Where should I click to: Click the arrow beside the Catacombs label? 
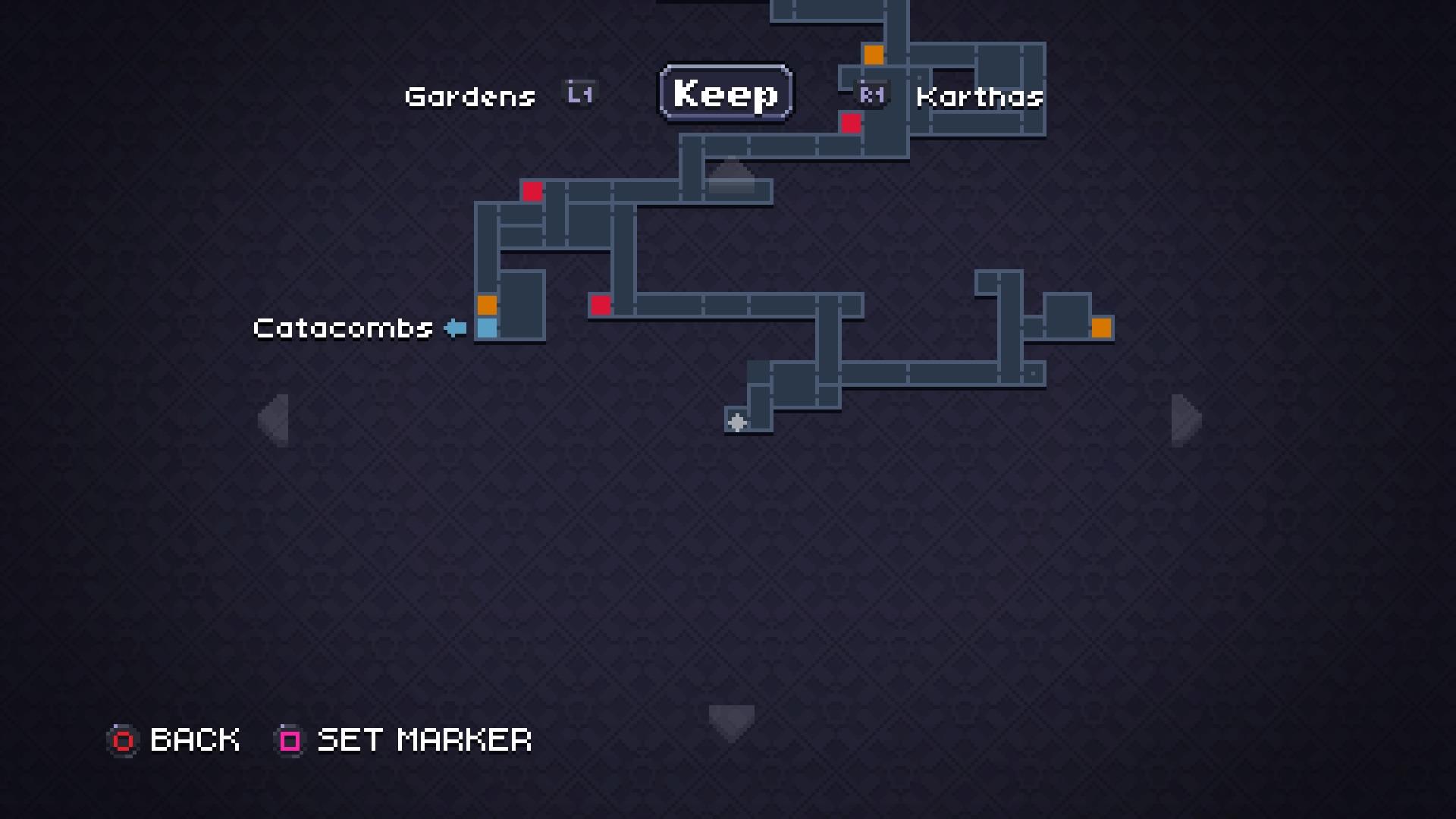pos(454,328)
